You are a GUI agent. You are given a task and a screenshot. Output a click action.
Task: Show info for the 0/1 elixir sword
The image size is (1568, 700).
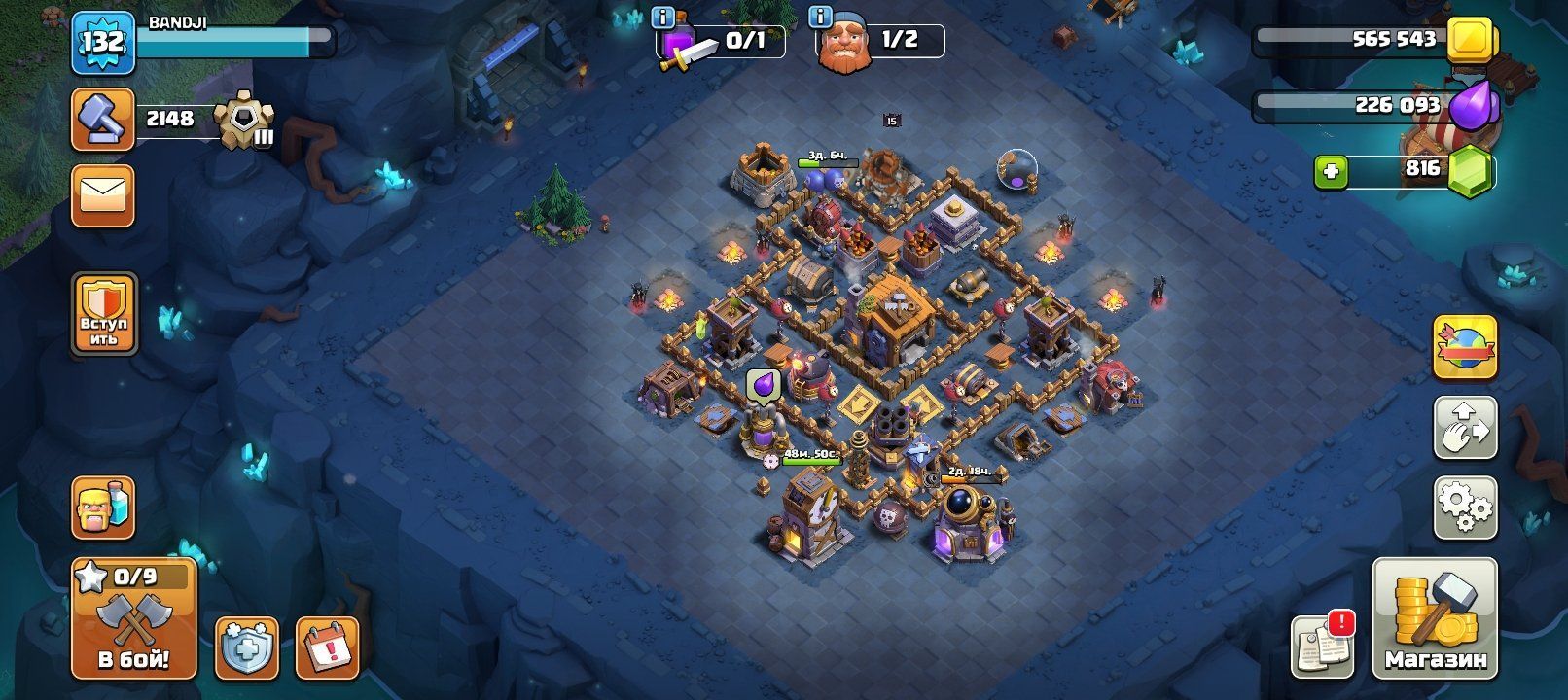tap(664, 17)
